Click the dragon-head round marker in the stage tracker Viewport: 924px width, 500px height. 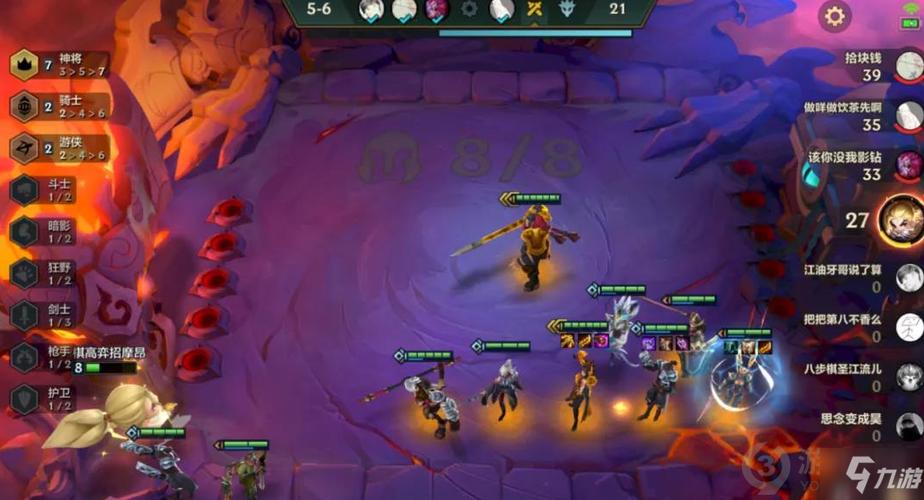tap(569, 10)
